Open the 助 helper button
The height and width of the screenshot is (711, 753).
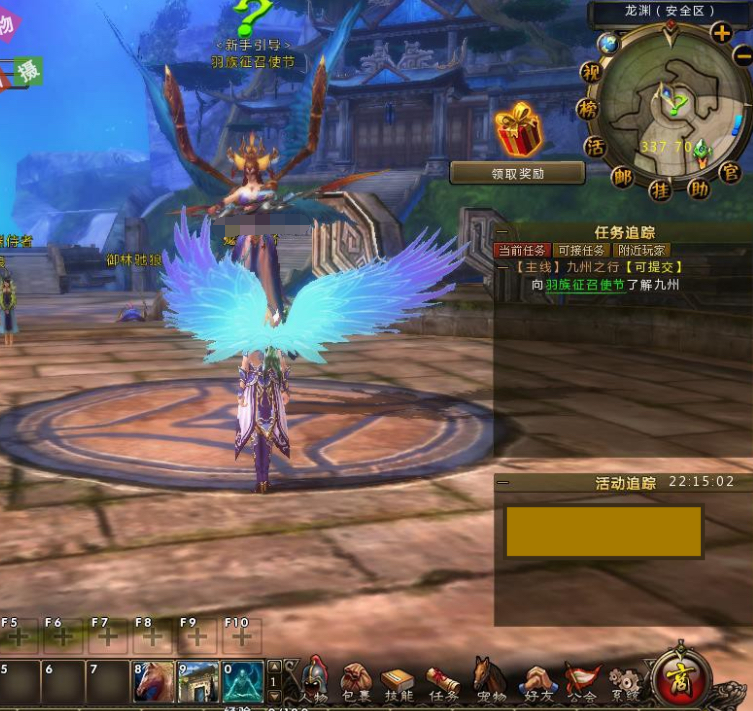click(699, 187)
